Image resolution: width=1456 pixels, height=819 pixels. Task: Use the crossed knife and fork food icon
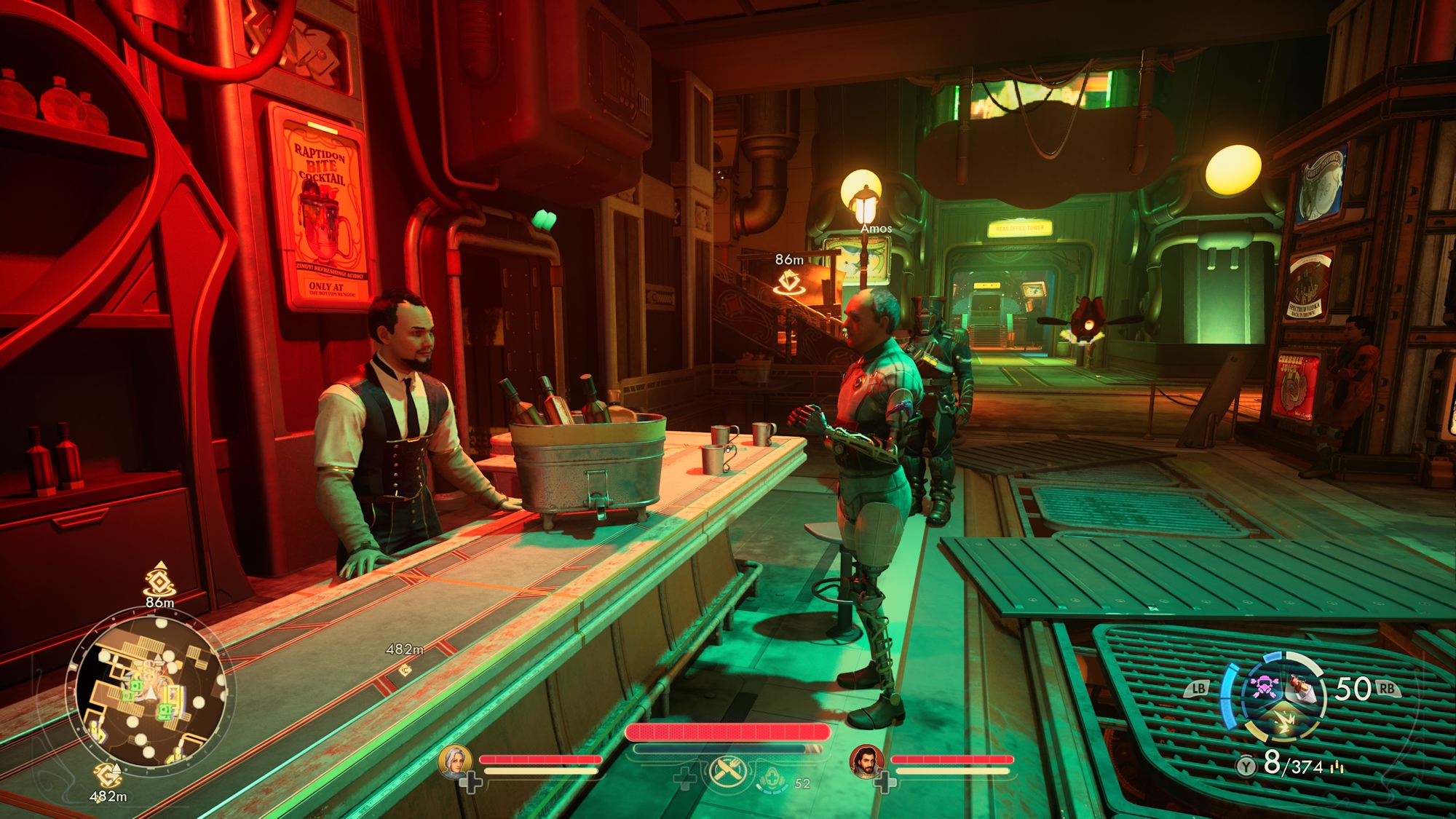coord(728,772)
